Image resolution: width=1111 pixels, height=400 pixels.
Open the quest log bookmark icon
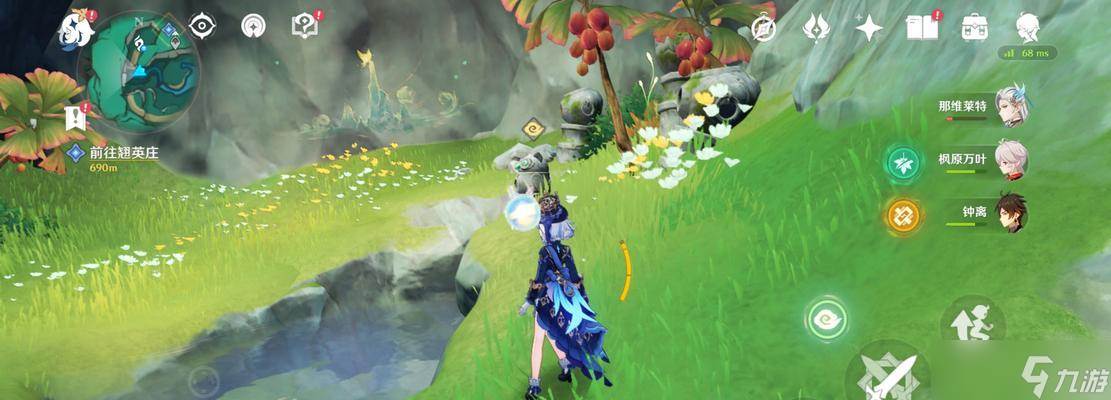pos(75,118)
